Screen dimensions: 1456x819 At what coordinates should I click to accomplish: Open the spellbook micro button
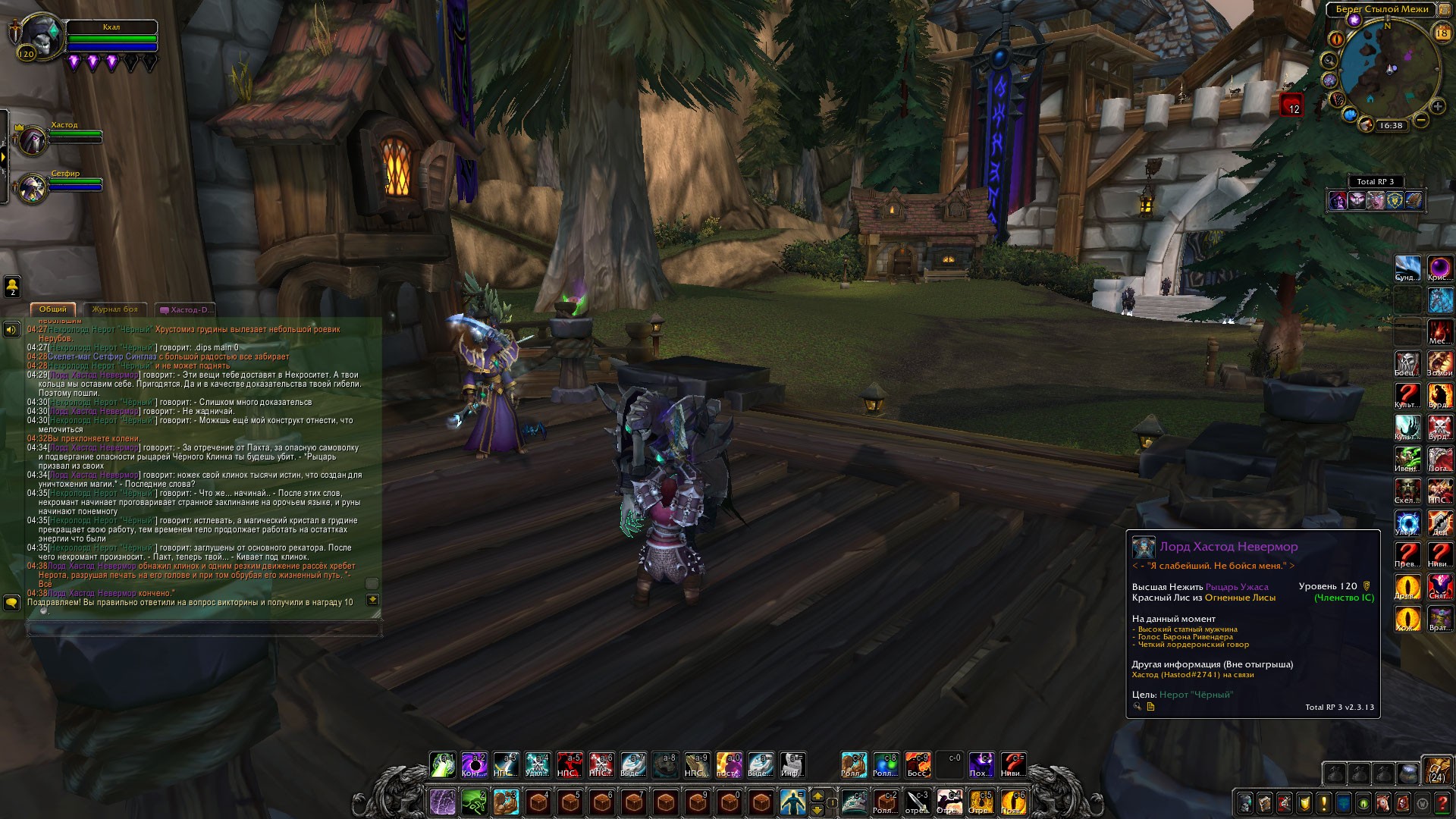1264,802
